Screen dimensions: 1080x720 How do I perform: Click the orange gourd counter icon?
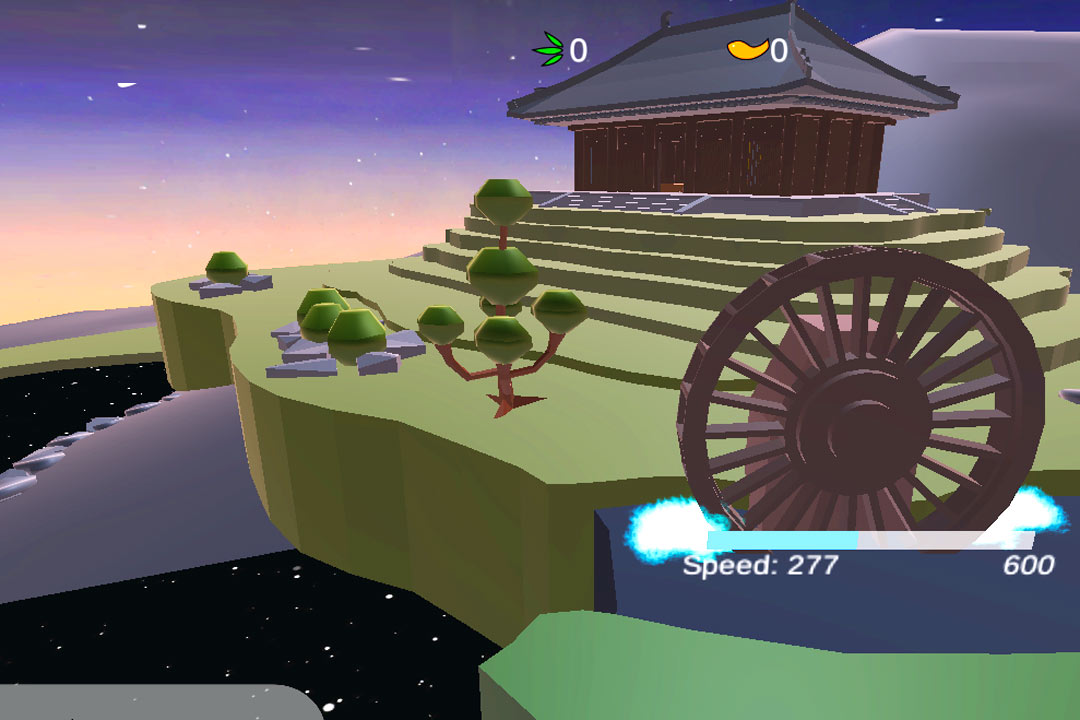point(746,48)
